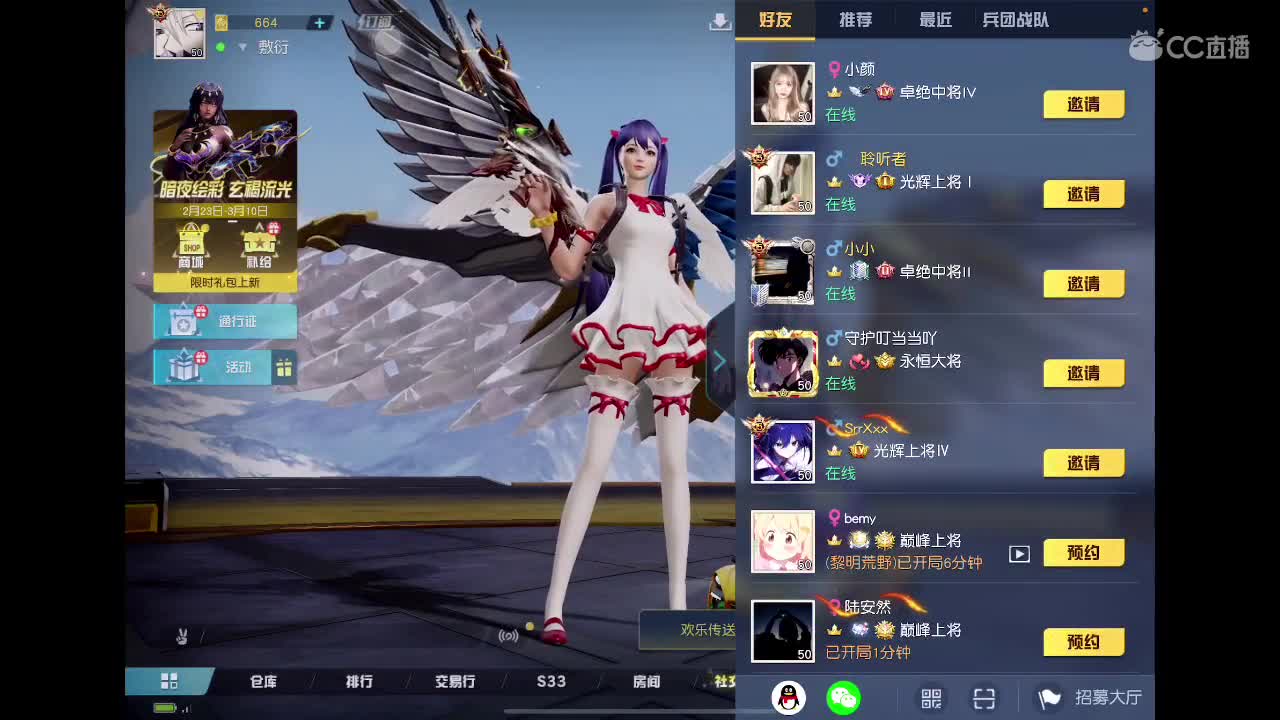Click the right arrow chevron beside the character

[720, 361]
